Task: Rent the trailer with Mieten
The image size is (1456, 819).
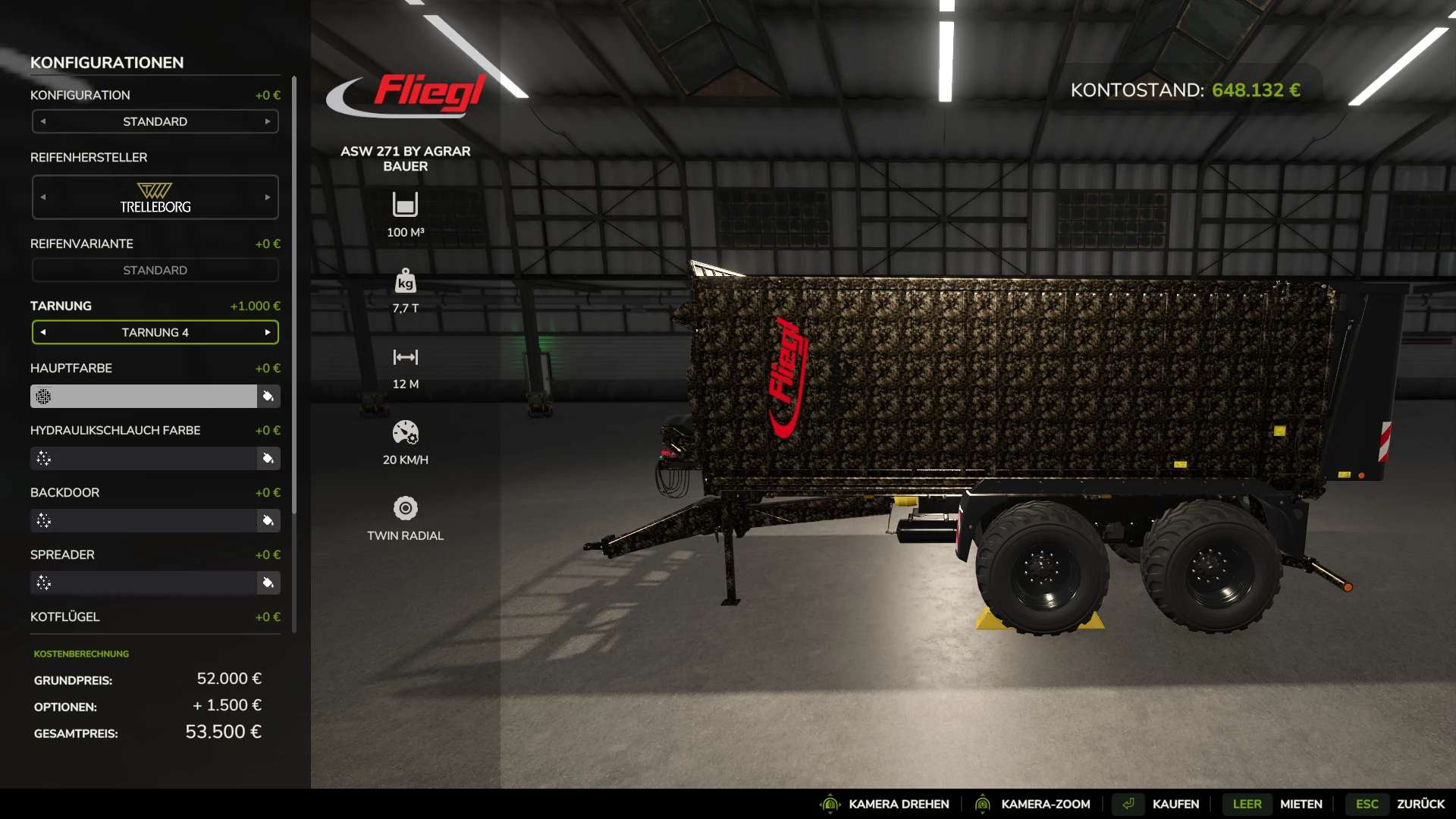Action: pyautogui.click(x=1301, y=804)
